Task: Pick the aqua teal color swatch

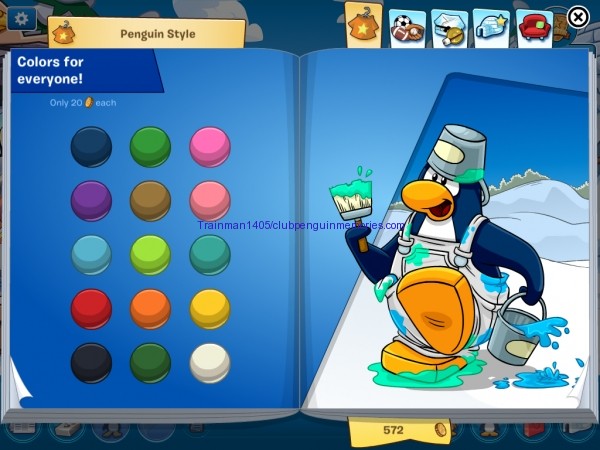Action: pos(209,254)
